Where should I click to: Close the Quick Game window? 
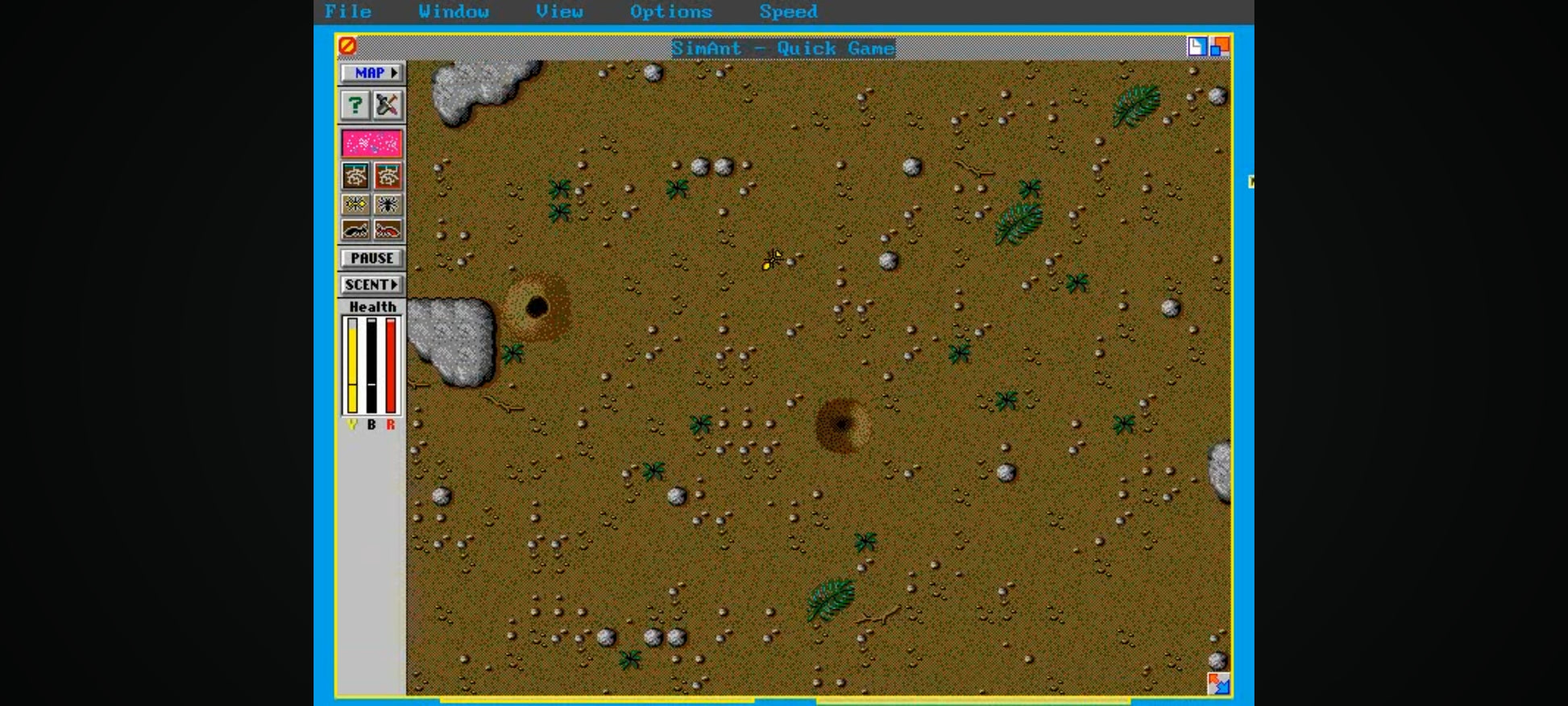[x=347, y=46]
